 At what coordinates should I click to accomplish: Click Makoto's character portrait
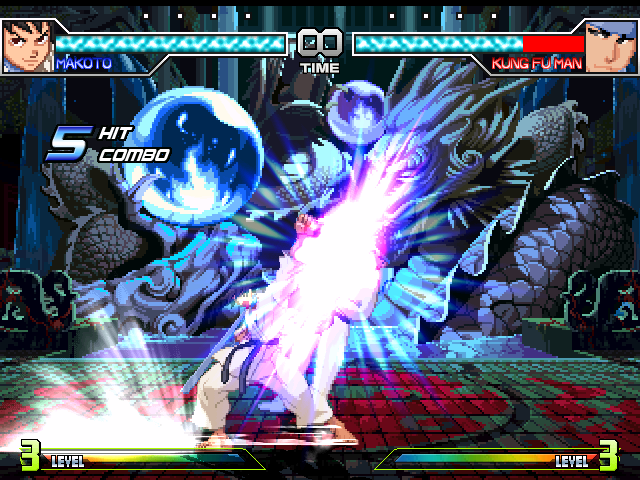click(26, 45)
